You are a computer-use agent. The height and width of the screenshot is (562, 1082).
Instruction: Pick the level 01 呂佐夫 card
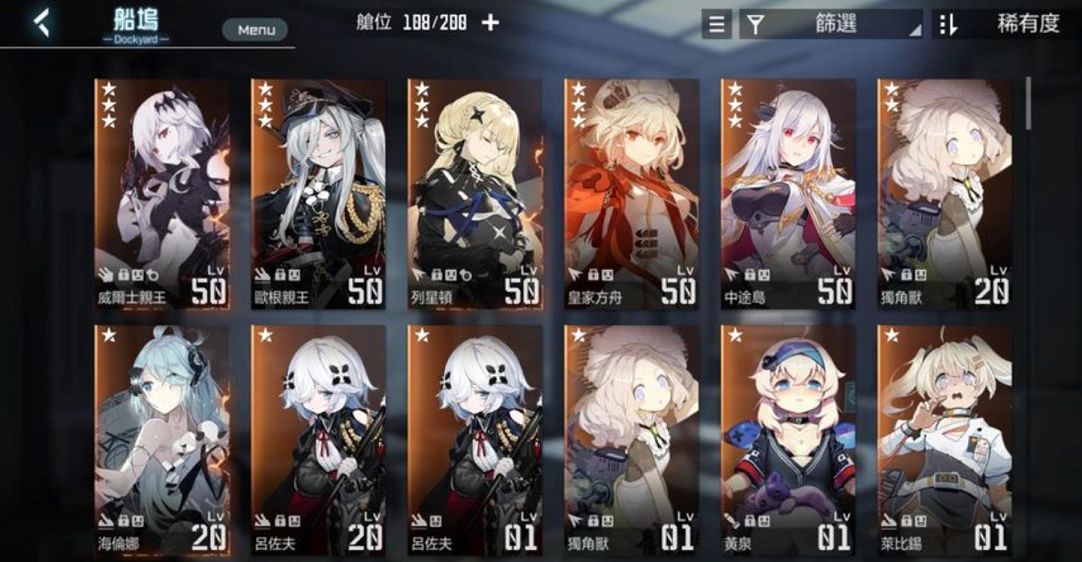[x=474, y=440]
